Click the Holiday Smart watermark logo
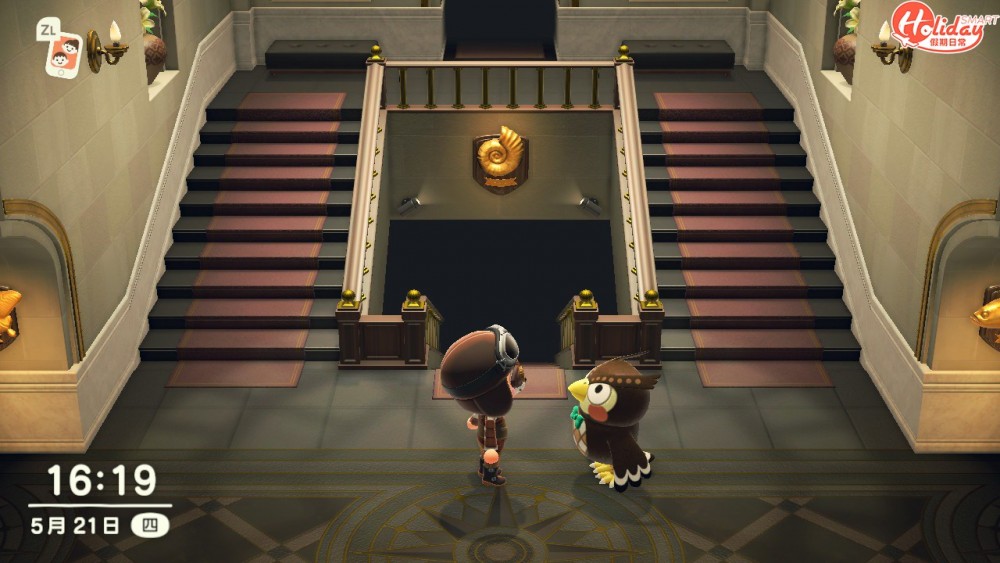Screen dimensions: 1000x563 point(939,27)
